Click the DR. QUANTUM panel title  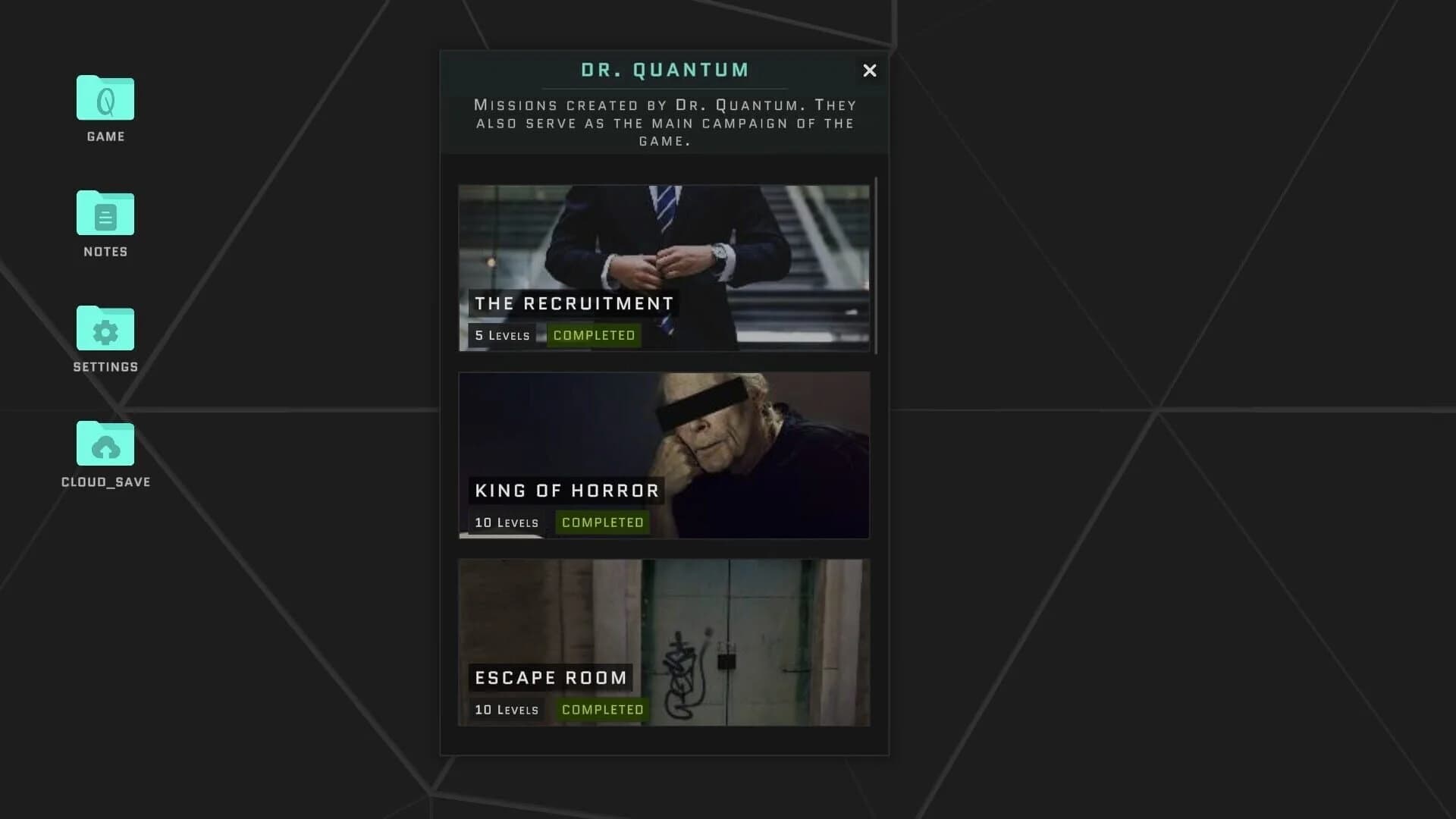click(664, 69)
